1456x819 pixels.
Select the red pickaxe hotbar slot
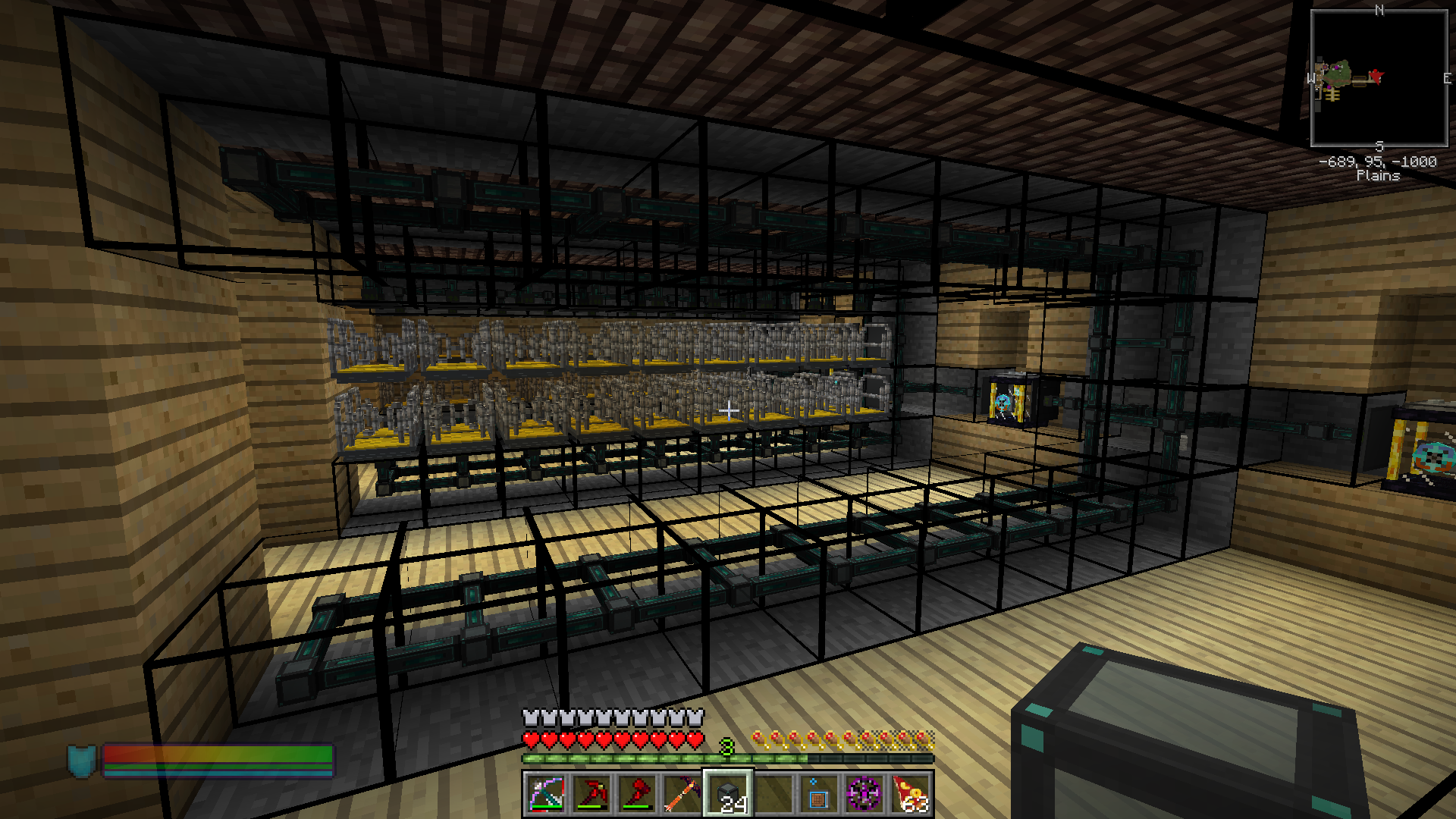591,794
